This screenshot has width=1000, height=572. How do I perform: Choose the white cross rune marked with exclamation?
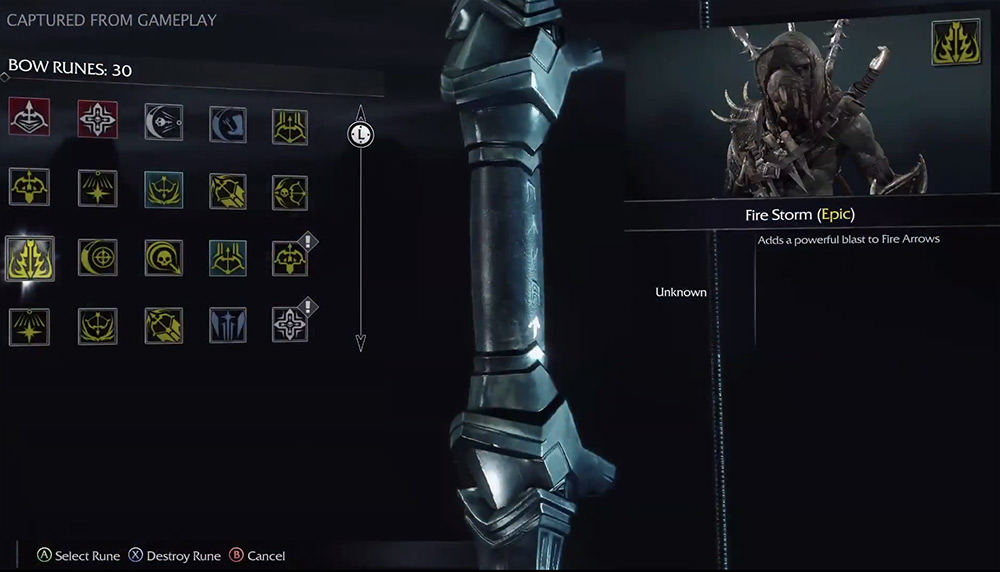click(x=290, y=324)
